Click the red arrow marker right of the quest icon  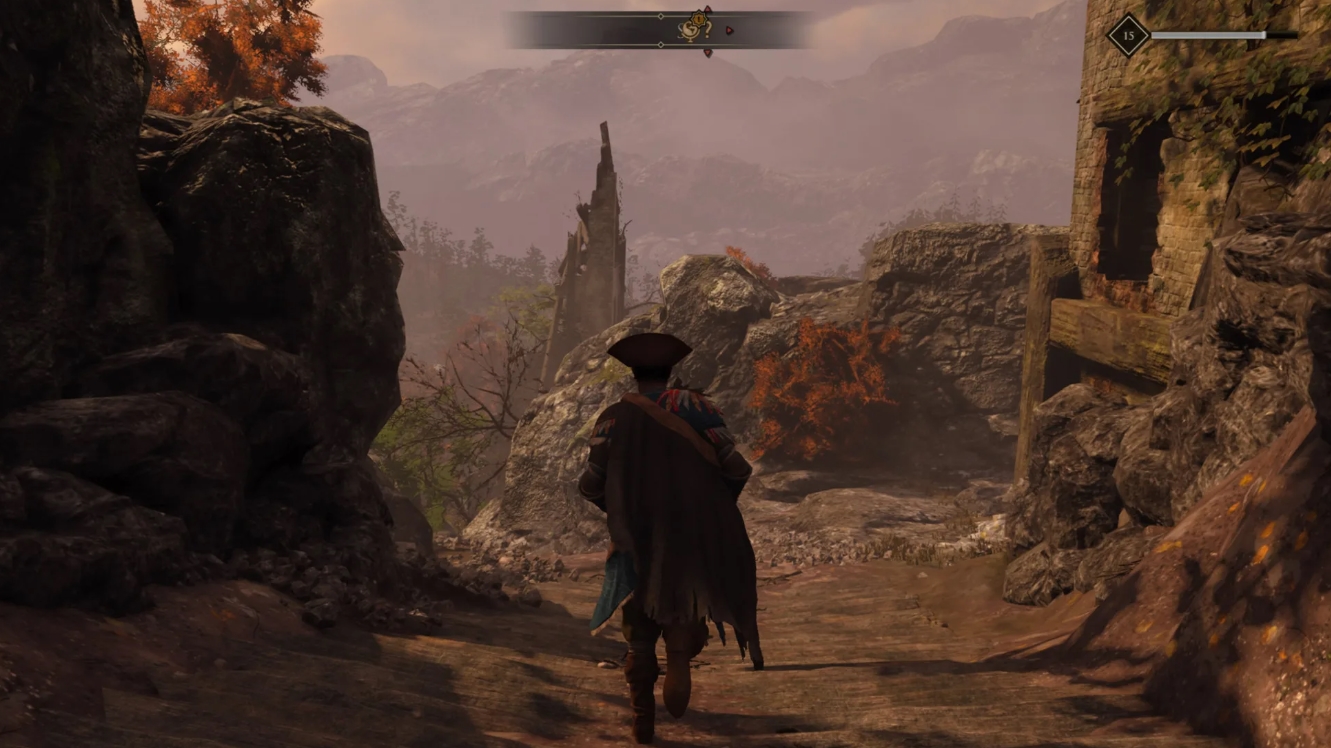(729, 30)
